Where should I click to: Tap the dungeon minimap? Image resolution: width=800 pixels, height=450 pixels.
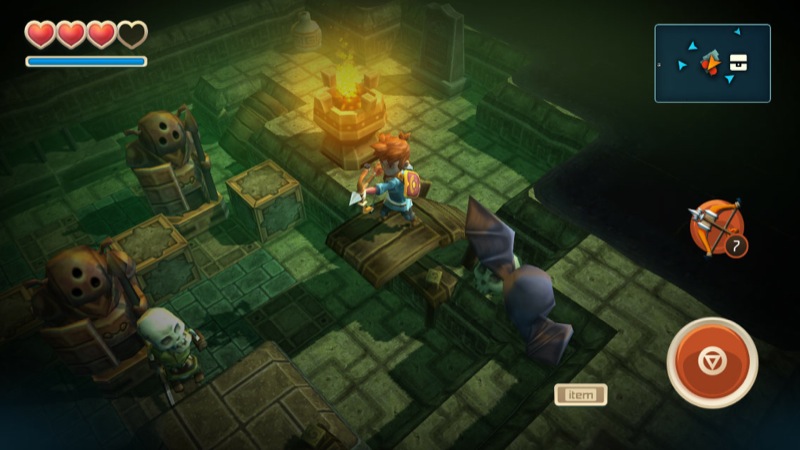coord(712,63)
